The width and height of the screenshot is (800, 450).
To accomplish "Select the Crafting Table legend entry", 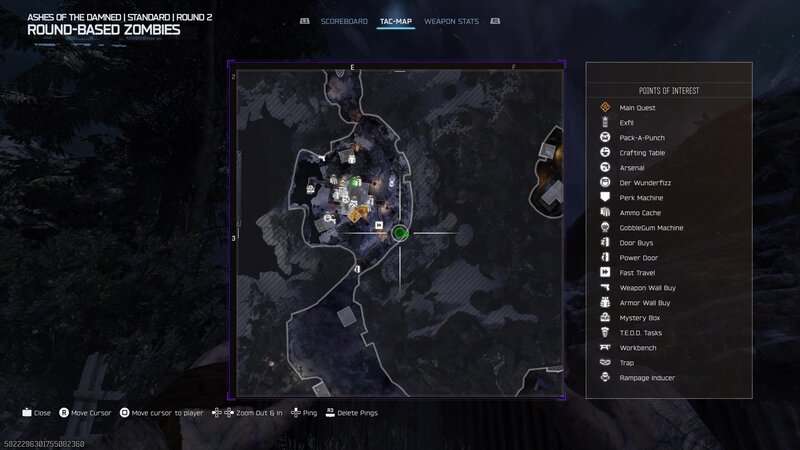I will (x=642, y=153).
